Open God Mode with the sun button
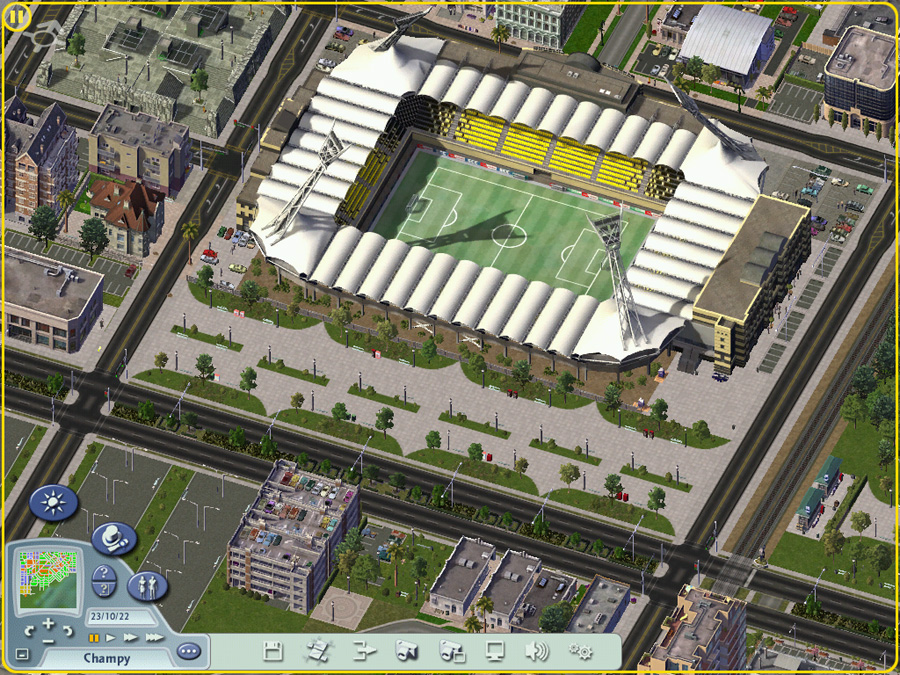Viewport: 900px width, 675px height. tap(53, 502)
